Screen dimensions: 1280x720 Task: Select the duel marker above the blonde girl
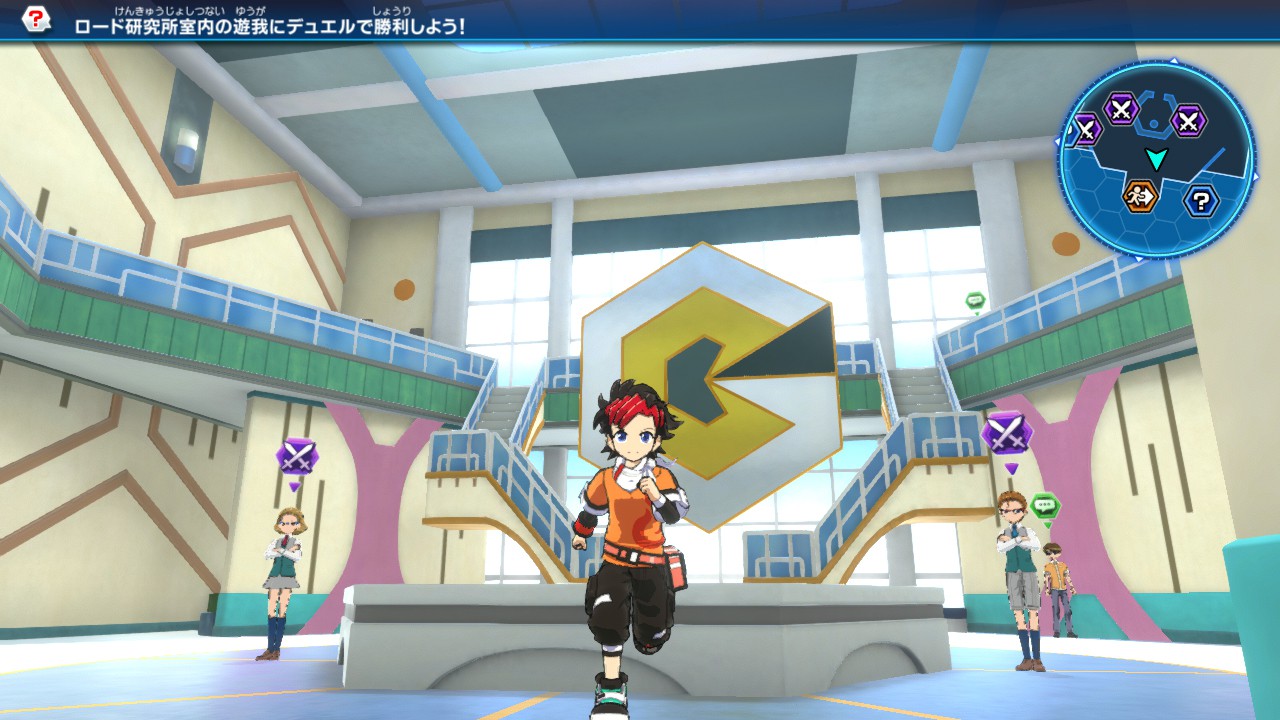tap(296, 457)
